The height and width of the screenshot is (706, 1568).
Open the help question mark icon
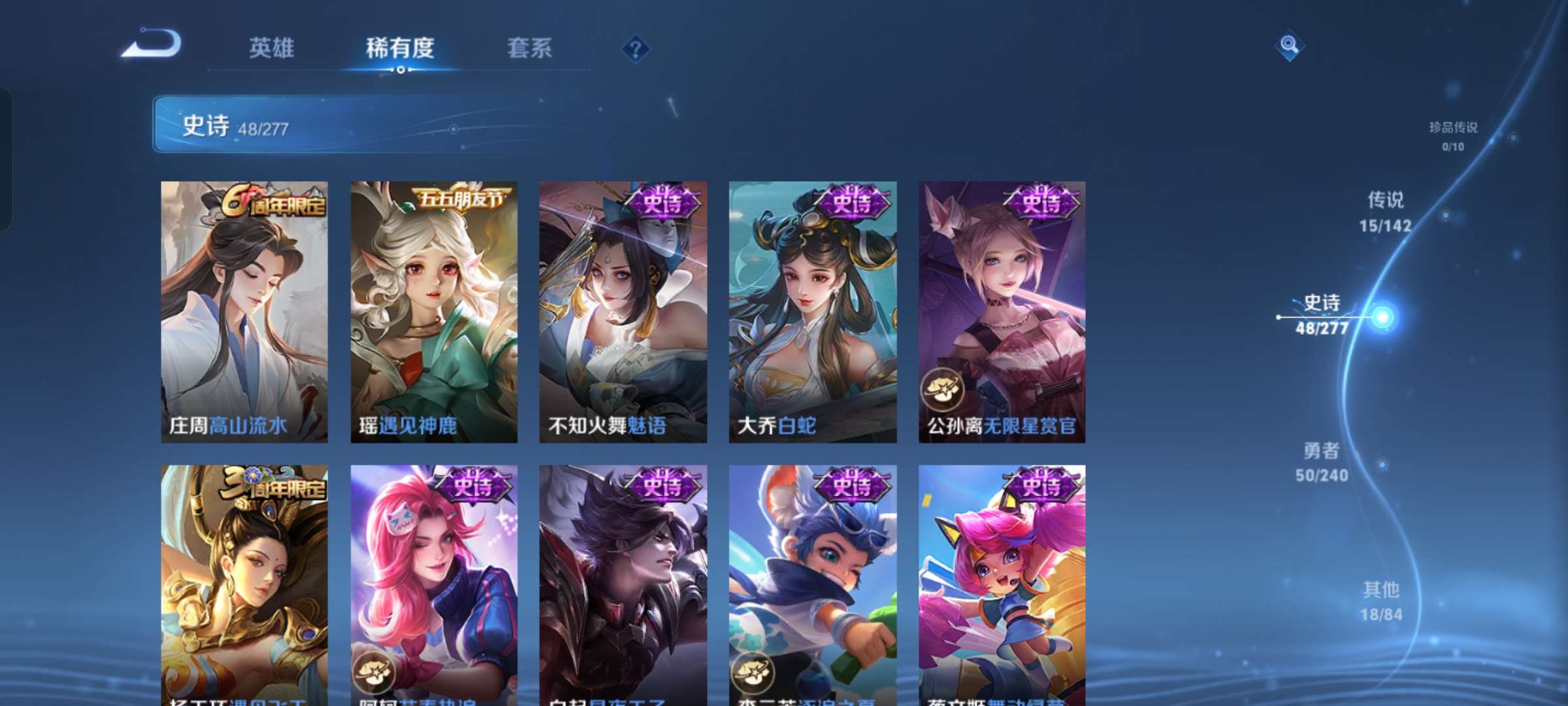pos(636,49)
